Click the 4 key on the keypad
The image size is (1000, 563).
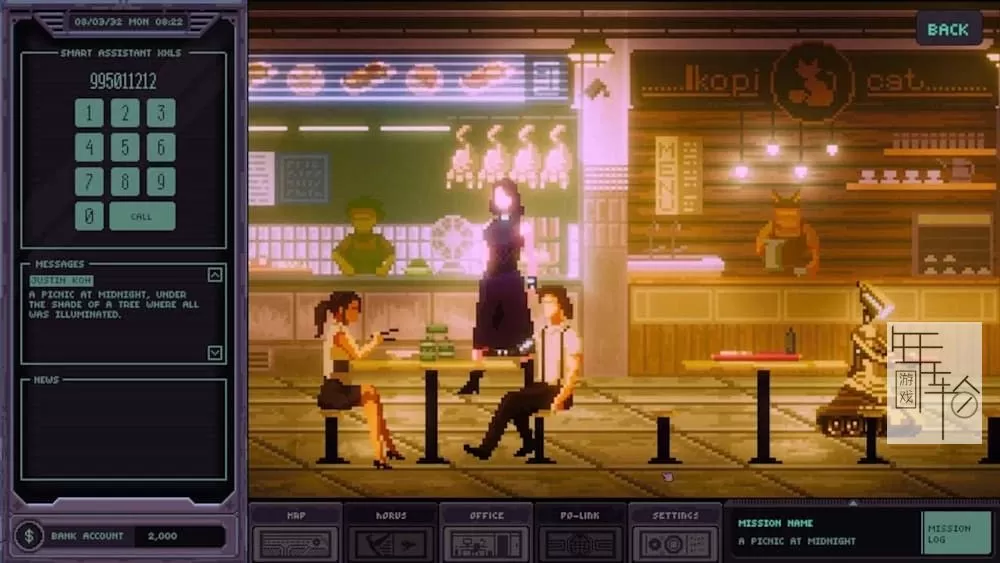(x=89, y=148)
